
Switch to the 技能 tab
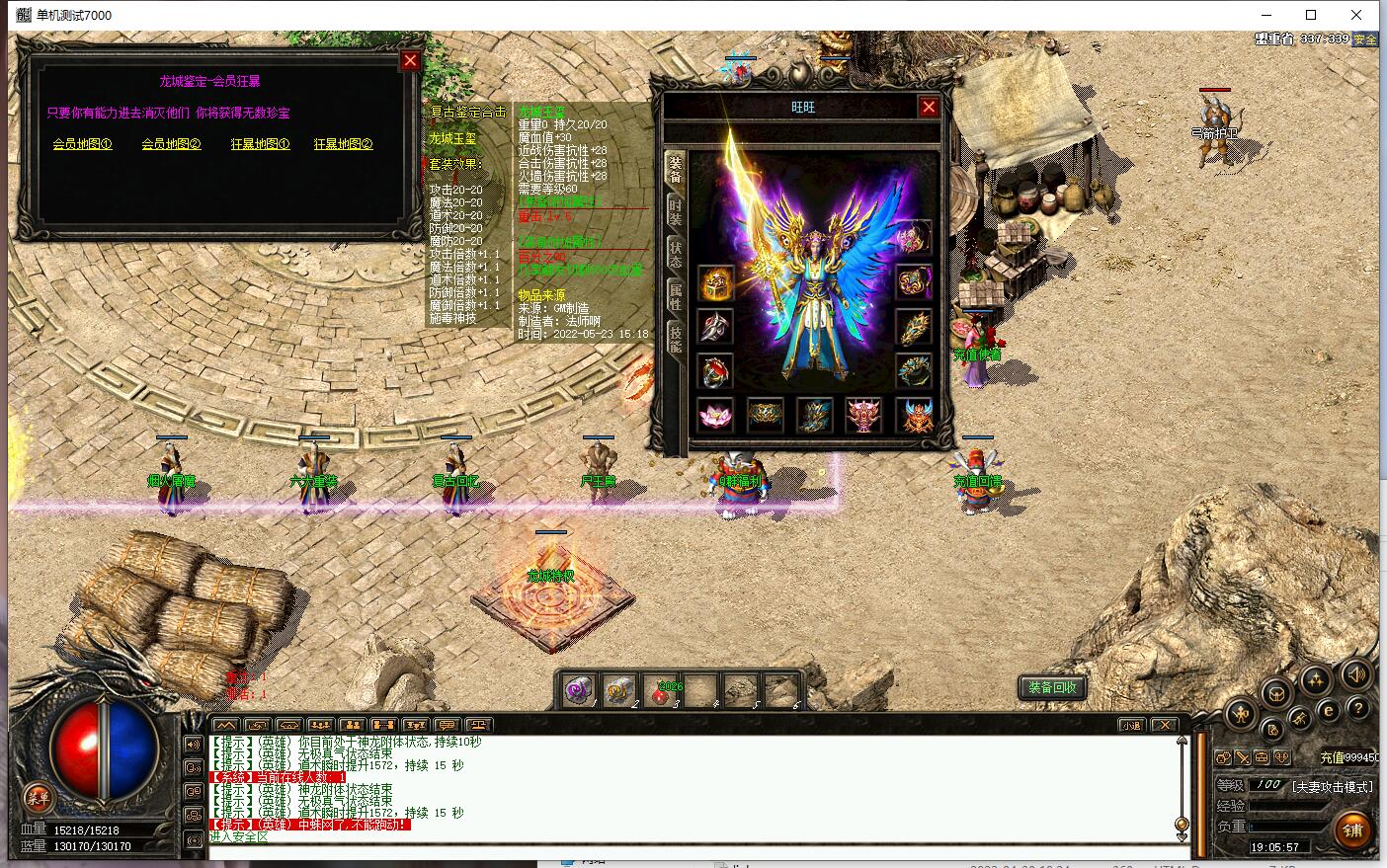[676, 338]
